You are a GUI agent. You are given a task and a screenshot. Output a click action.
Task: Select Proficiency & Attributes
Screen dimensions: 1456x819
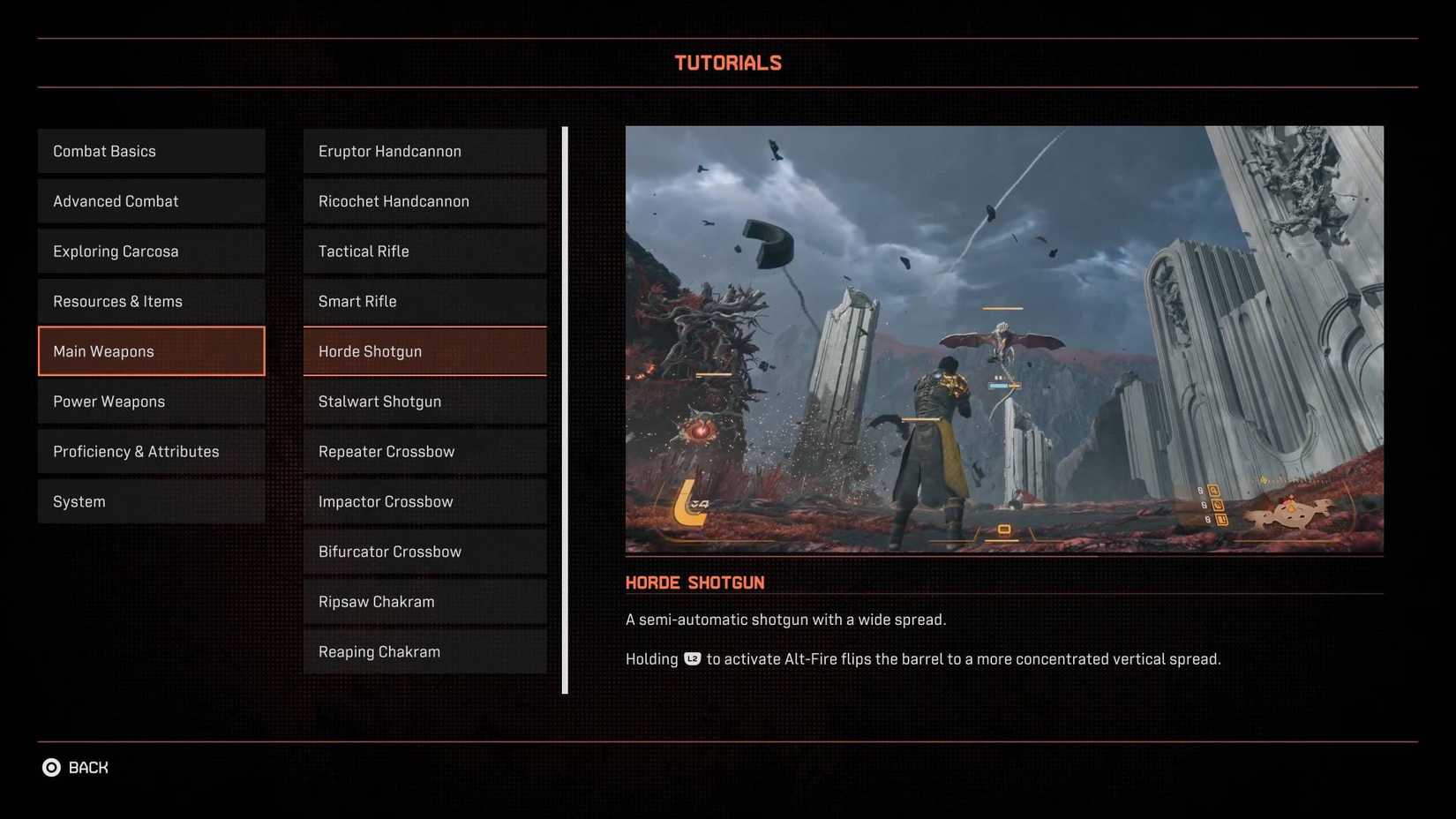tap(150, 451)
